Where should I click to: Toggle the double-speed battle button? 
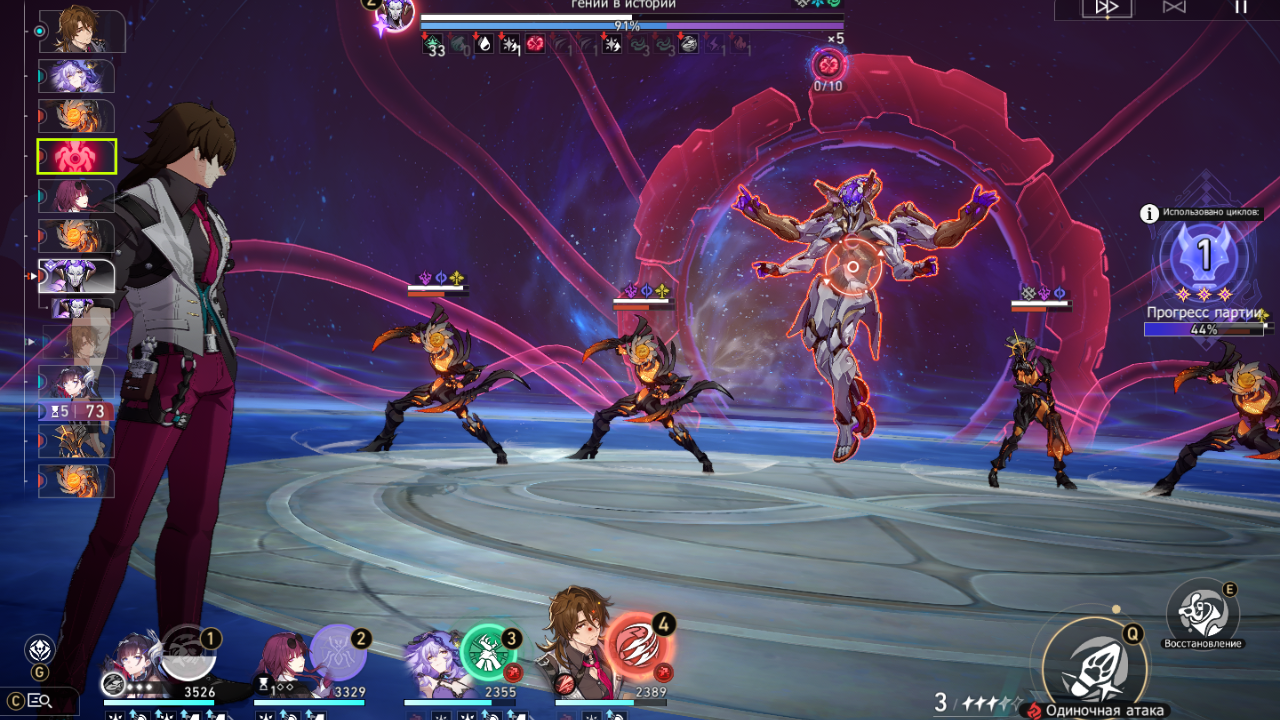pos(1106,7)
